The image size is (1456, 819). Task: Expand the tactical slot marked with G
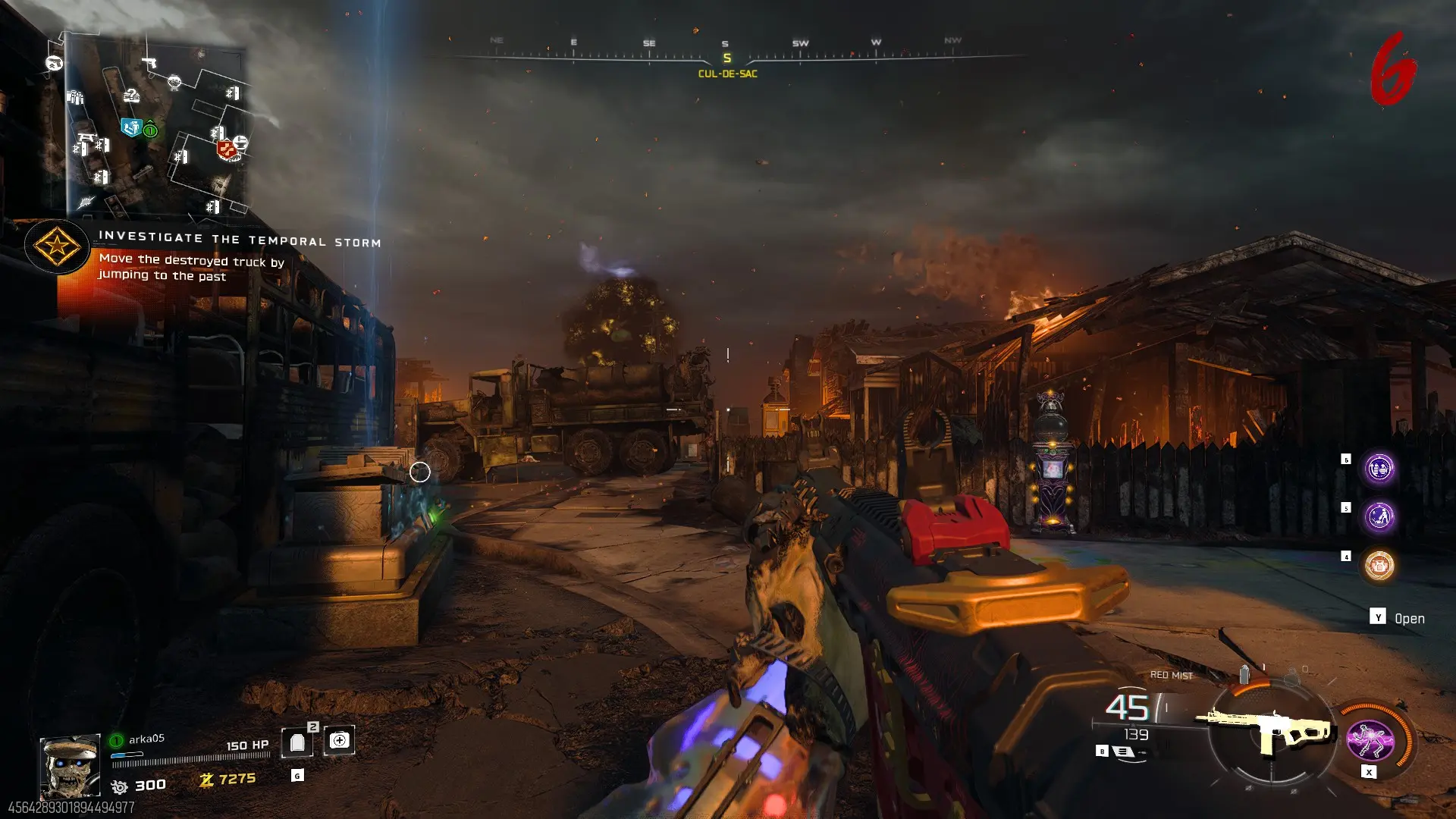click(297, 776)
